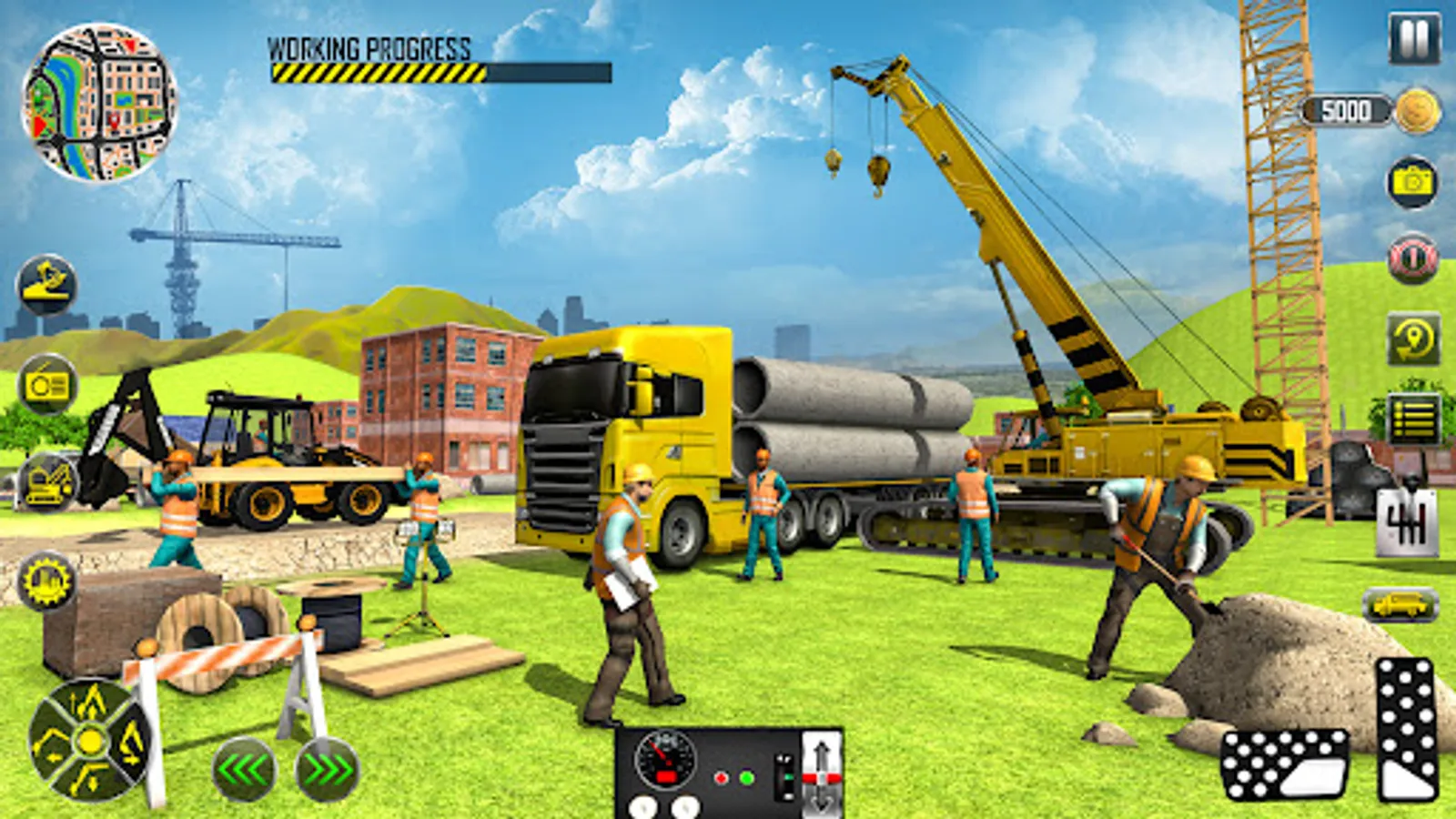The height and width of the screenshot is (819, 1456).
Task: Select the yellow truck vehicle button
Action: [x=1400, y=604]
